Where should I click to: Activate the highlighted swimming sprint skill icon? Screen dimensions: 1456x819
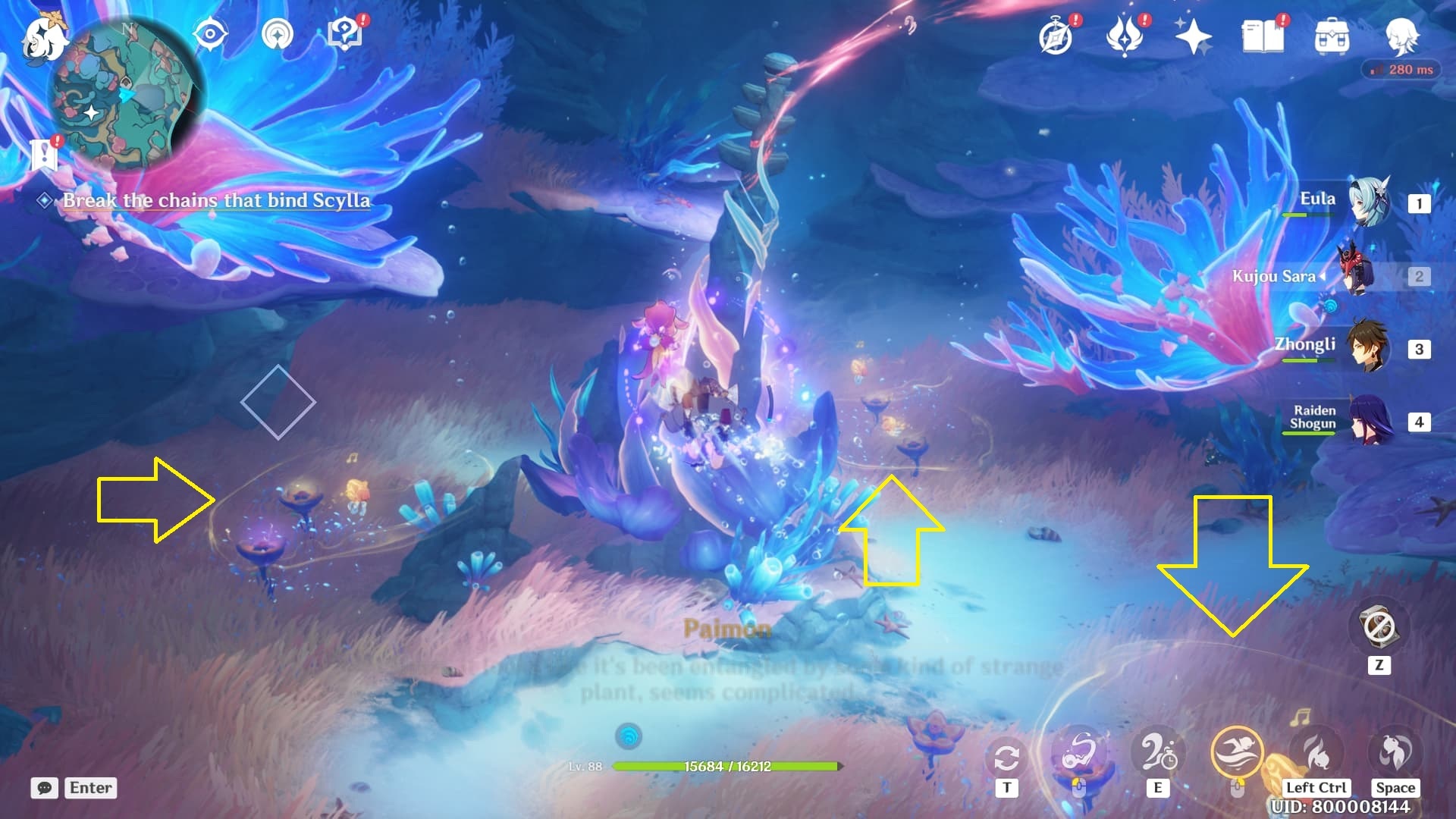click(1237, 753)
